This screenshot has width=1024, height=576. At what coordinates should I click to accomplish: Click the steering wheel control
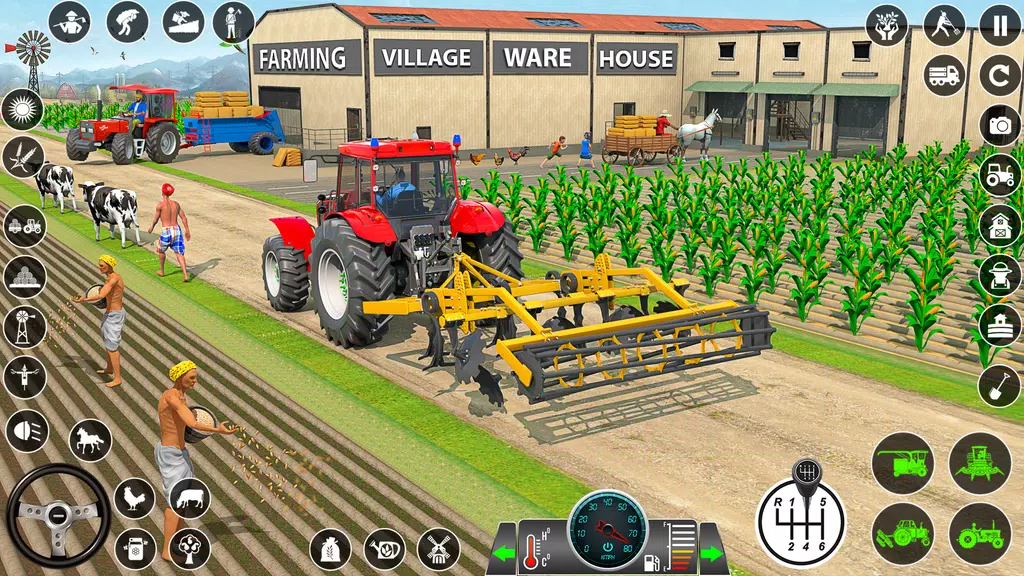58,515
